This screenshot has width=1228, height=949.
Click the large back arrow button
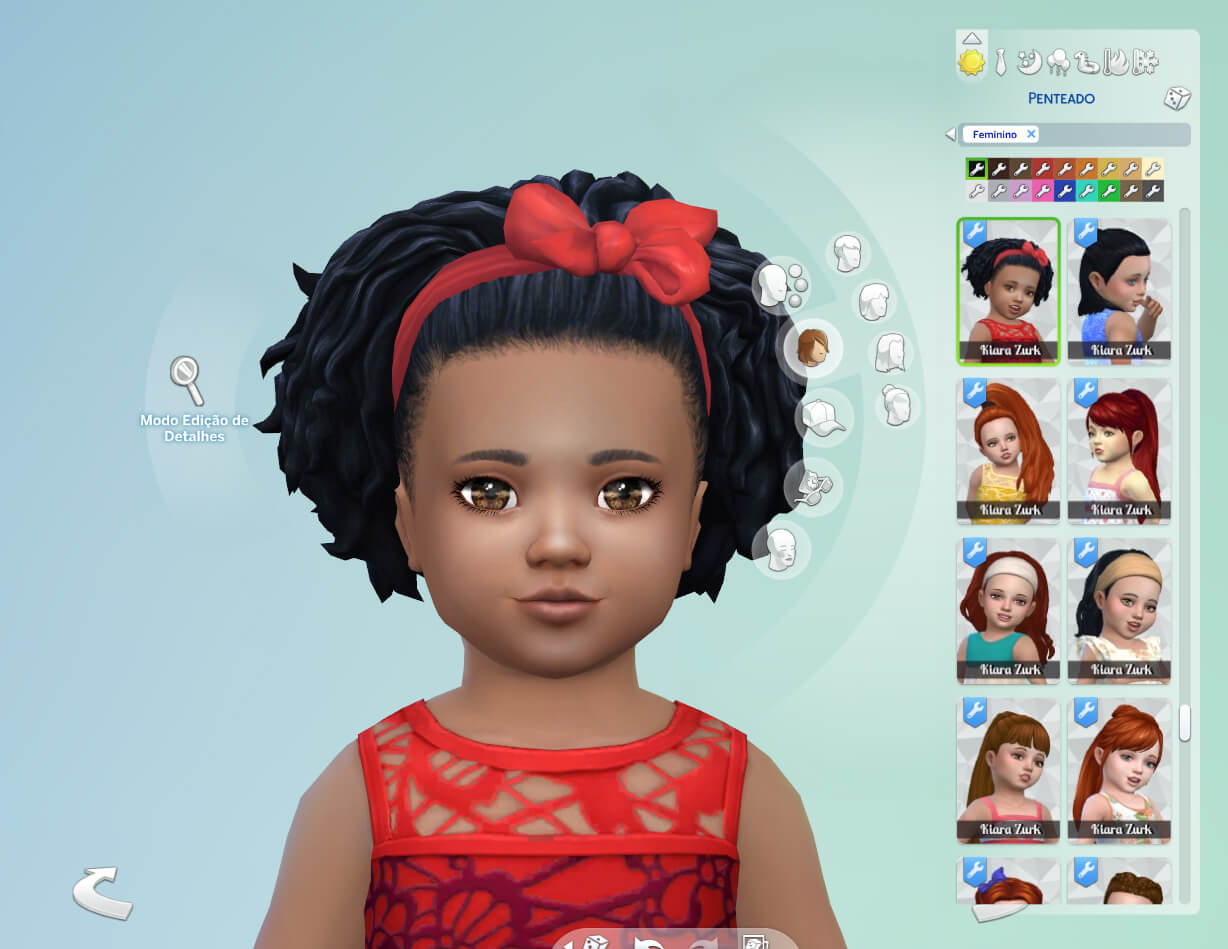point(101,891)
